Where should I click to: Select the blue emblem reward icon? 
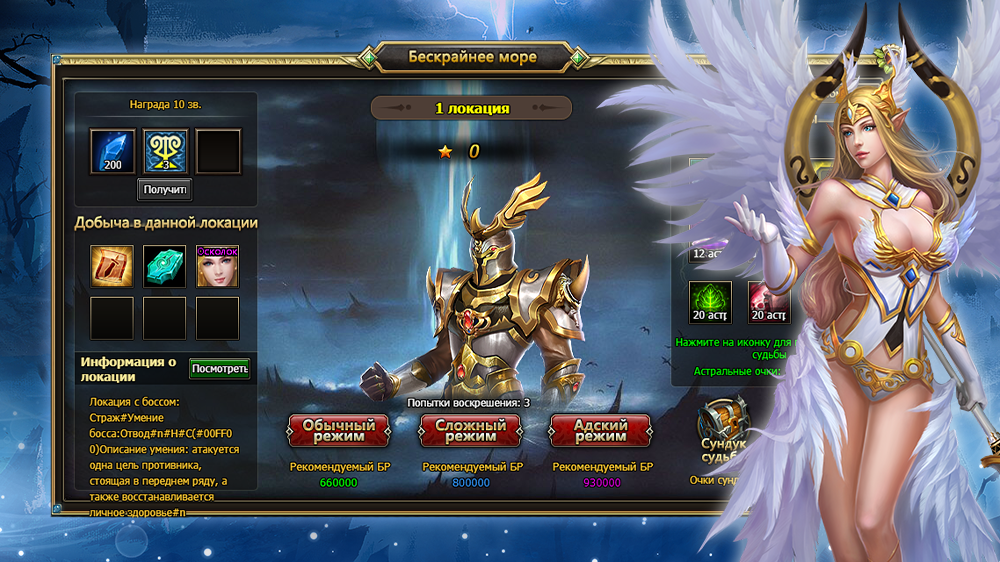(x=165, y=150)
